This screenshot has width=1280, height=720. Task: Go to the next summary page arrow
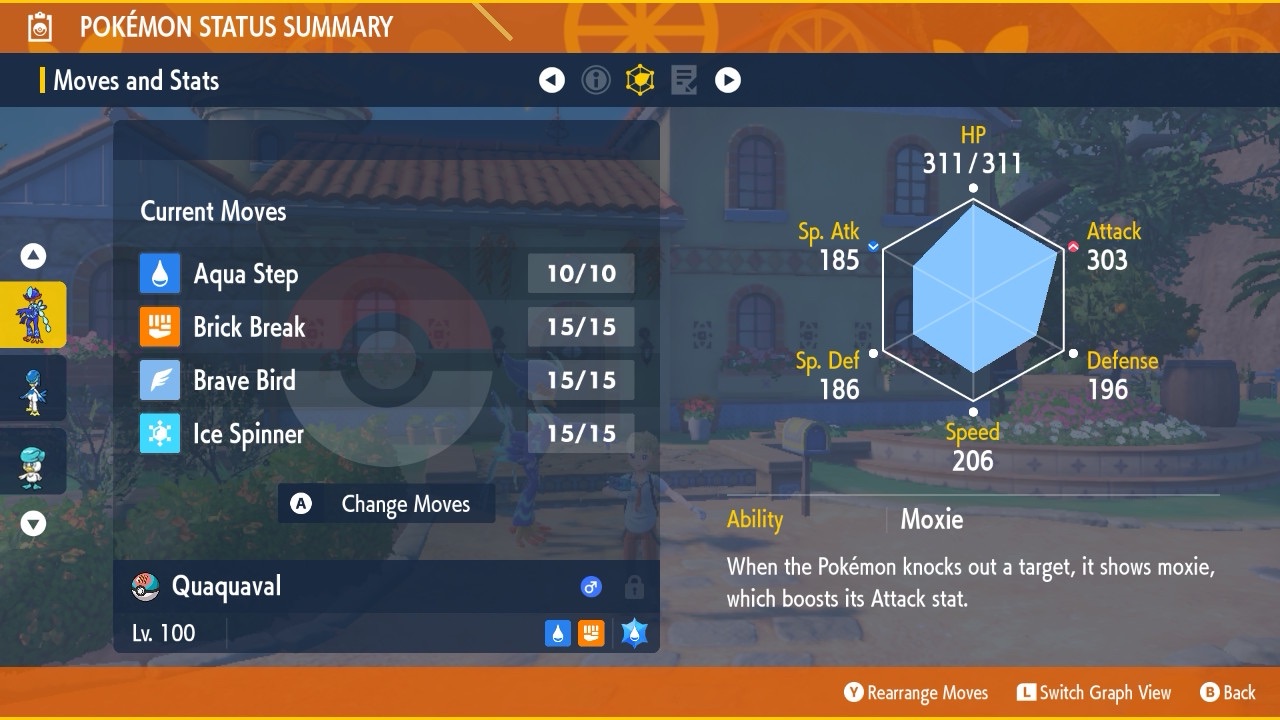728,80
